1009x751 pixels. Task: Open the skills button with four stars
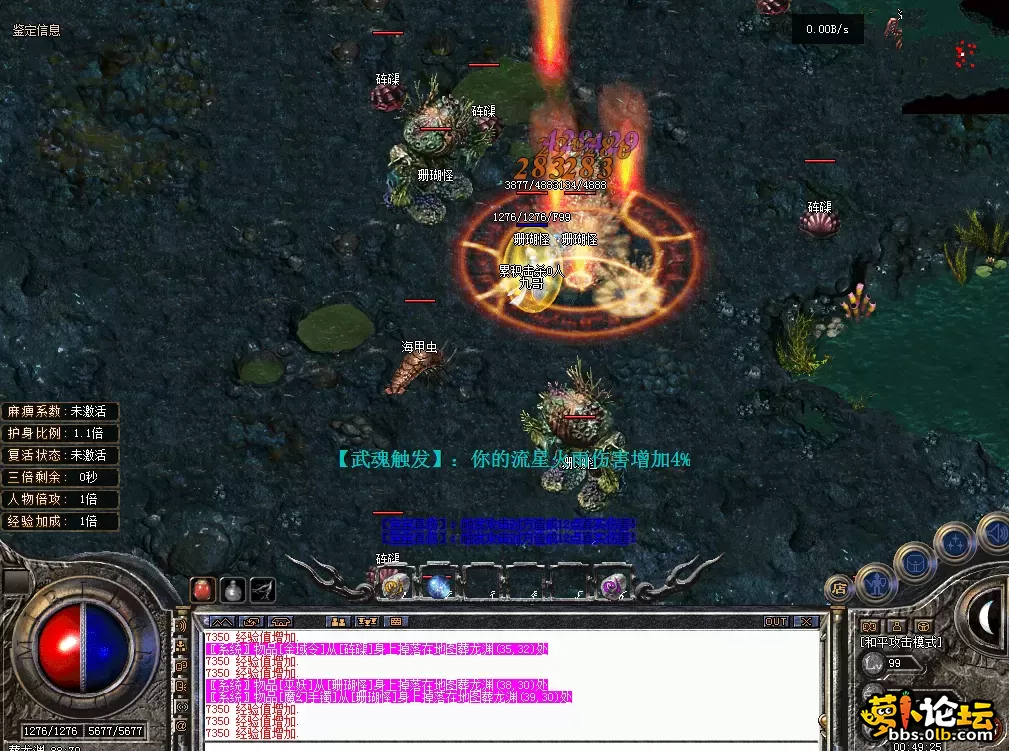click(955, 542)
